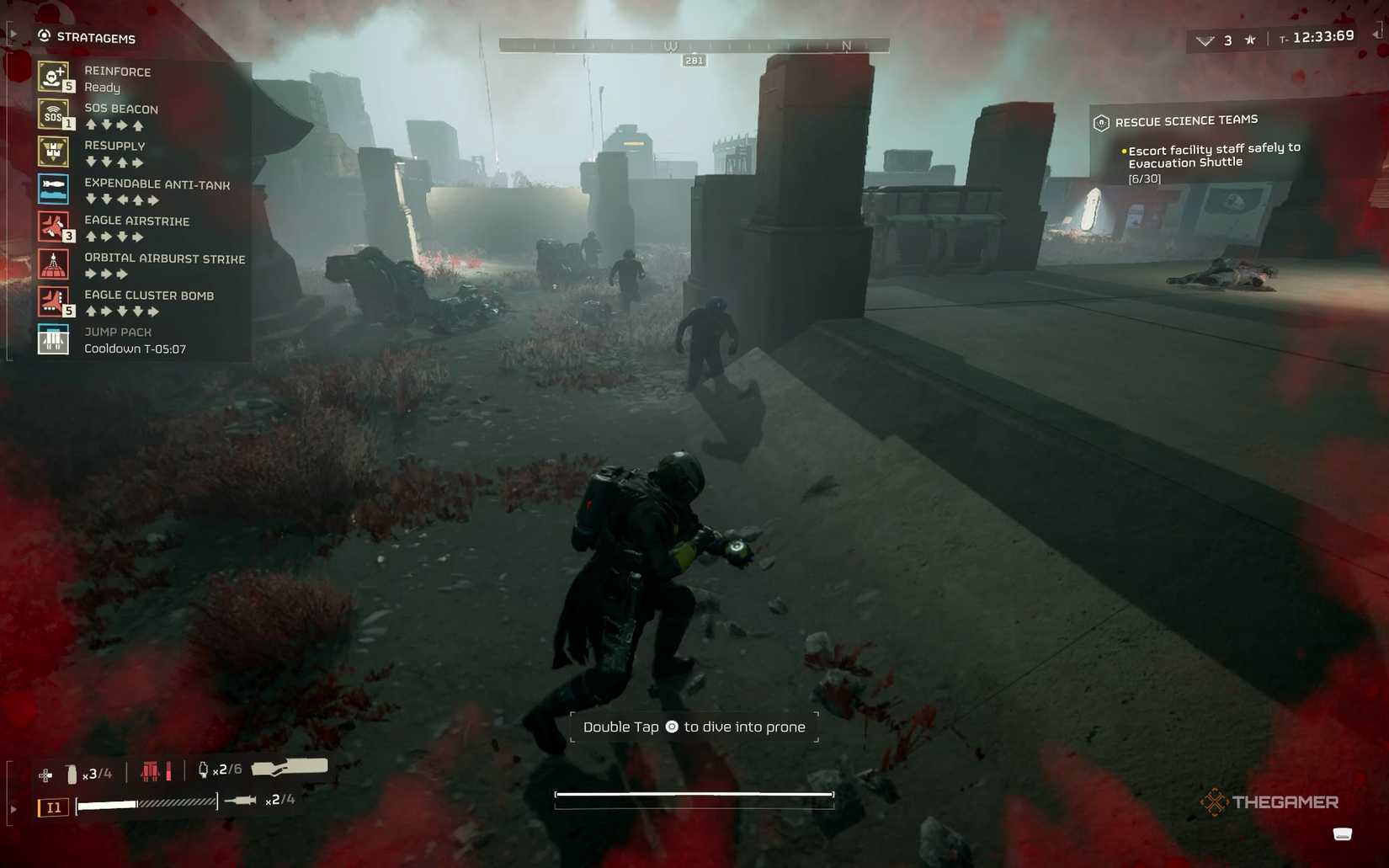This screenshot has height=868, width=1389.
Task: Click the 281 compass heading marker
Action: point(694,60)
